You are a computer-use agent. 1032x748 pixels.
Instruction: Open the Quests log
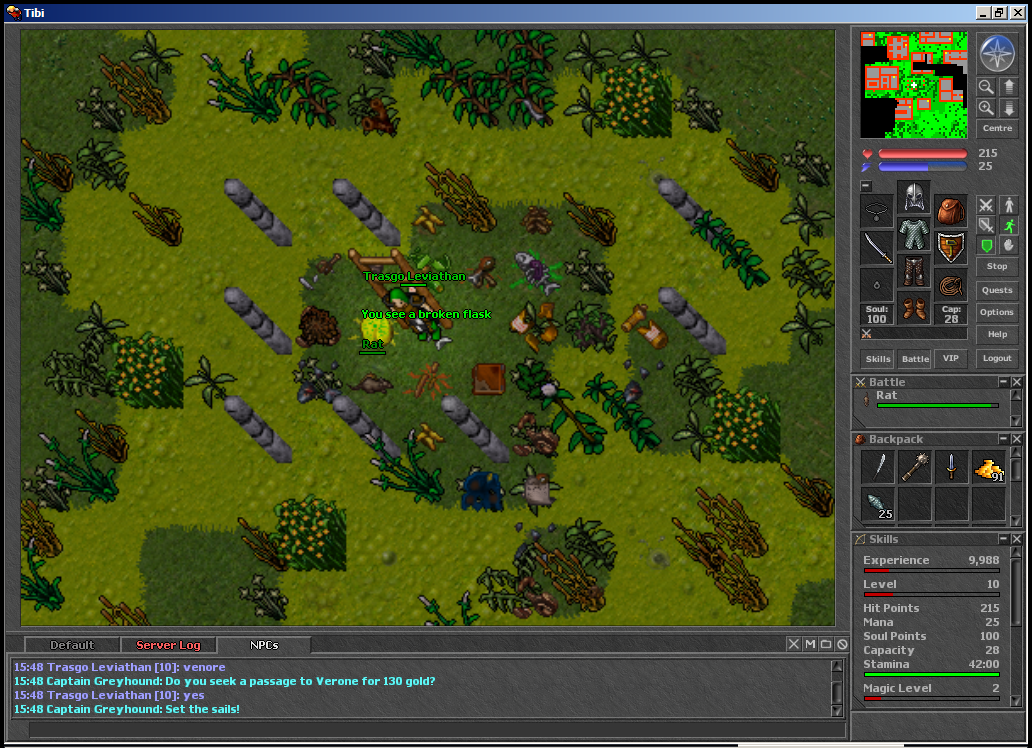point(997,290)
